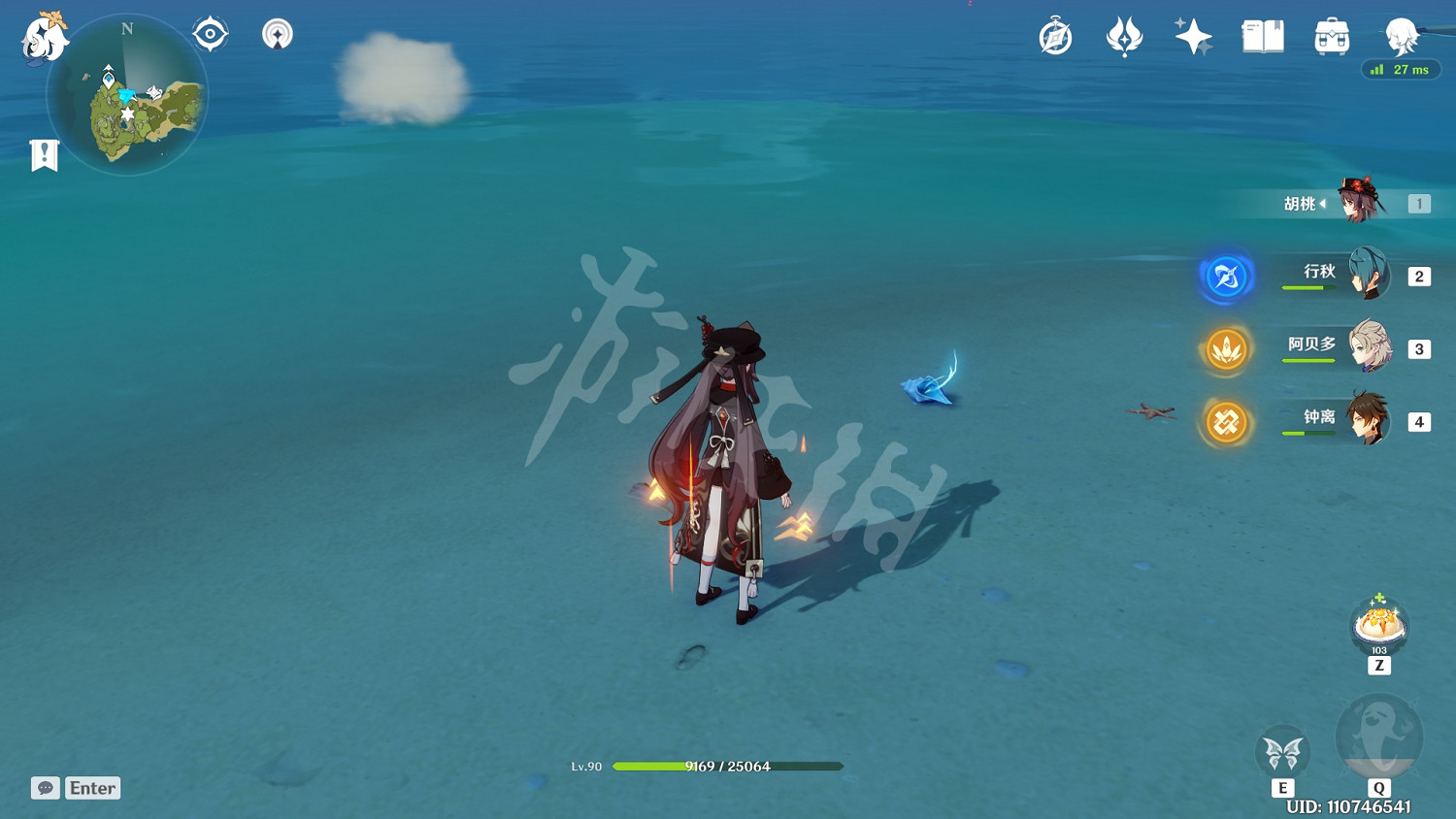Activate 行秋's elemental skill icon
The width and height of the screenshot is (1456, 819).
click(1226, 277)
